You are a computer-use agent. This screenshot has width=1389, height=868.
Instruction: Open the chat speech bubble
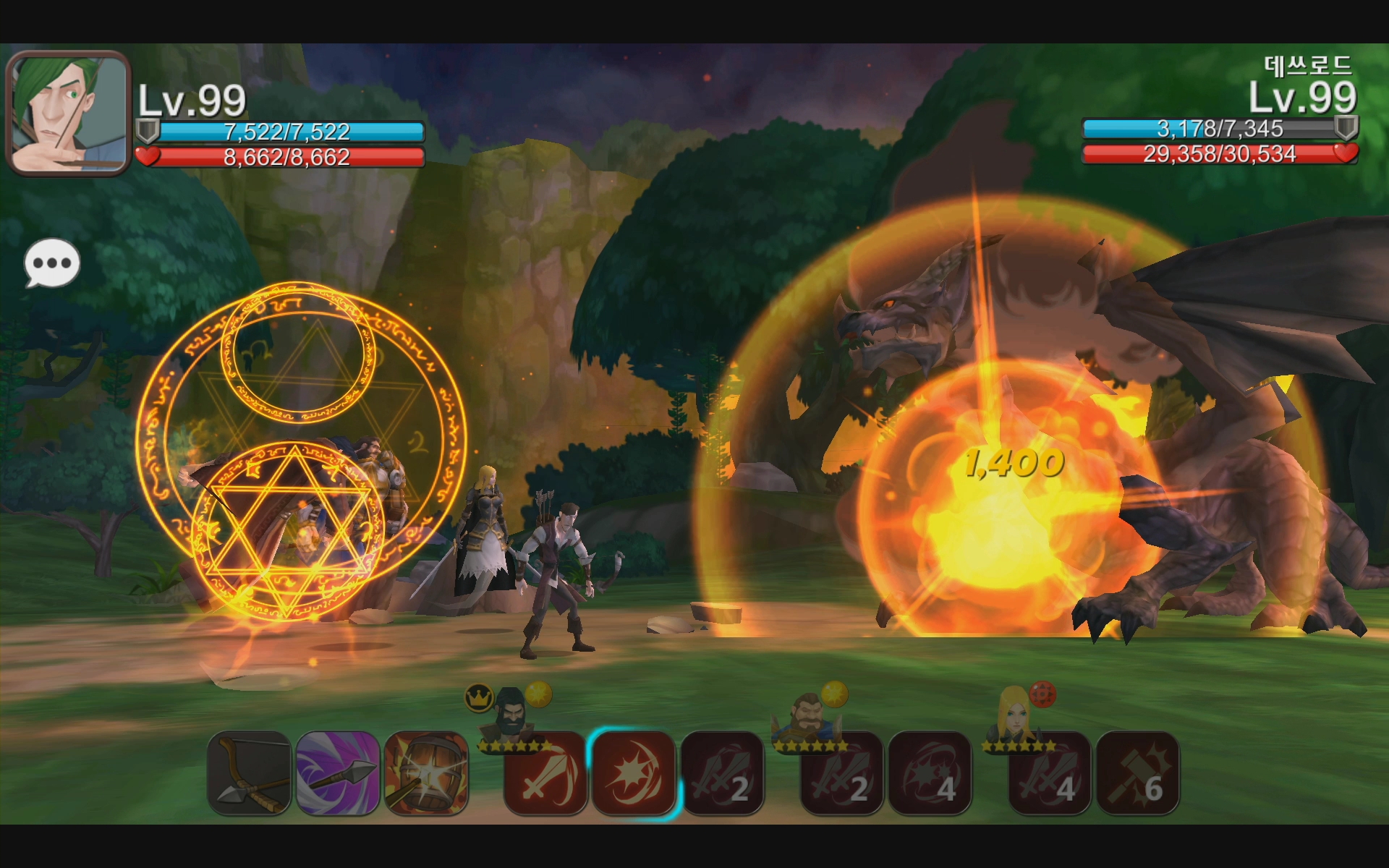pos(52,263)
